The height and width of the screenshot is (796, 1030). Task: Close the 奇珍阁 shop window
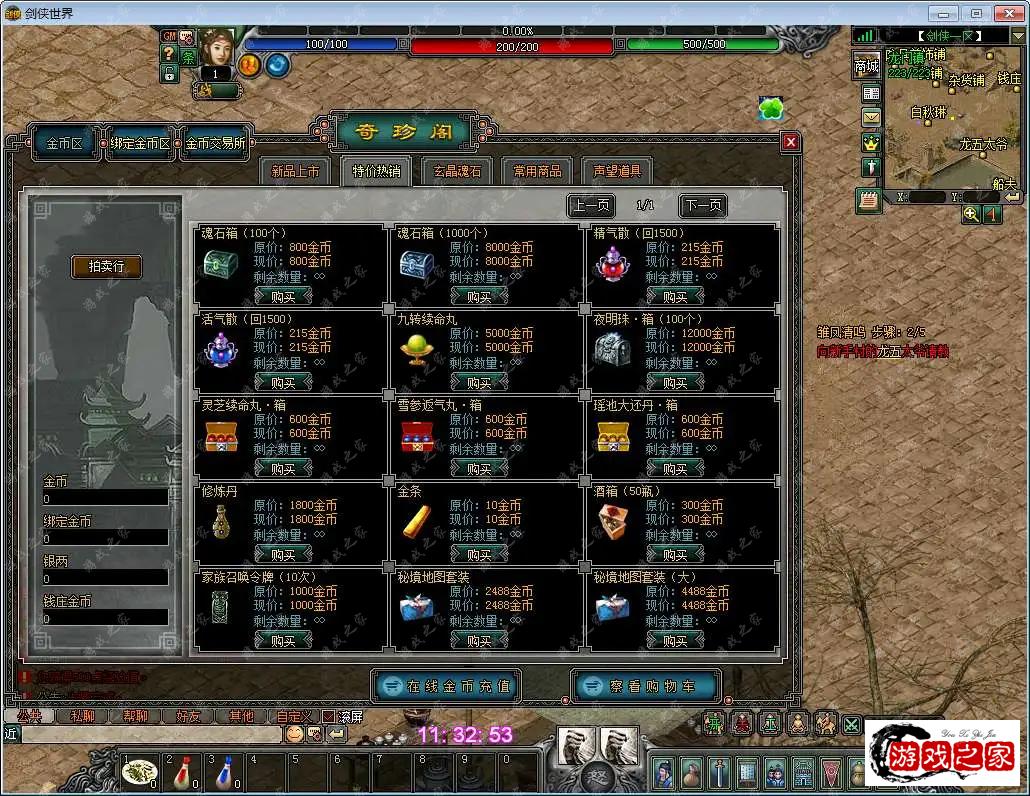tap(791, 142)
